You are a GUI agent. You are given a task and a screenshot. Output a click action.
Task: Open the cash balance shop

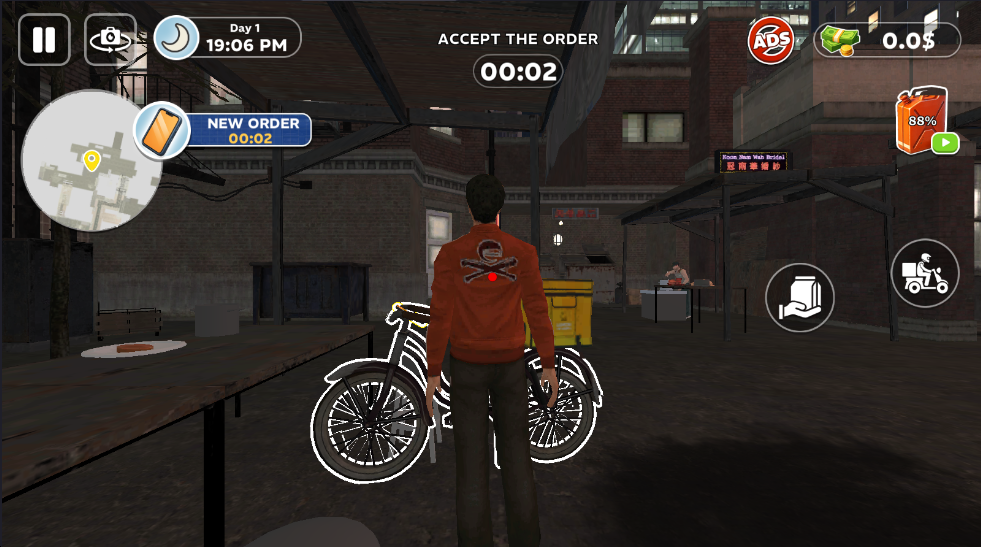tap(888, 40)
